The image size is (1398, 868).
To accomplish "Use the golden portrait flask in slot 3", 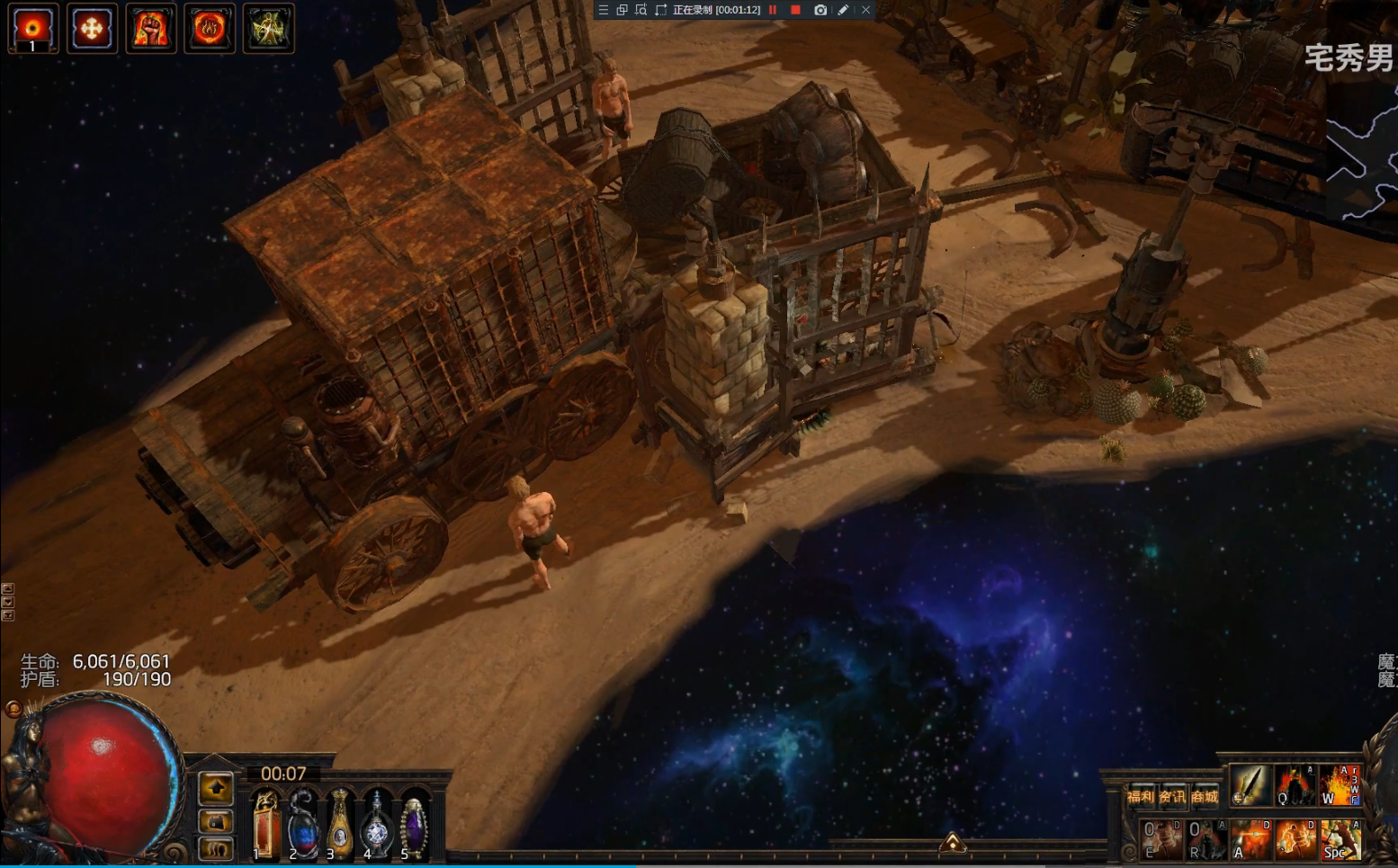I will point(340,823).
